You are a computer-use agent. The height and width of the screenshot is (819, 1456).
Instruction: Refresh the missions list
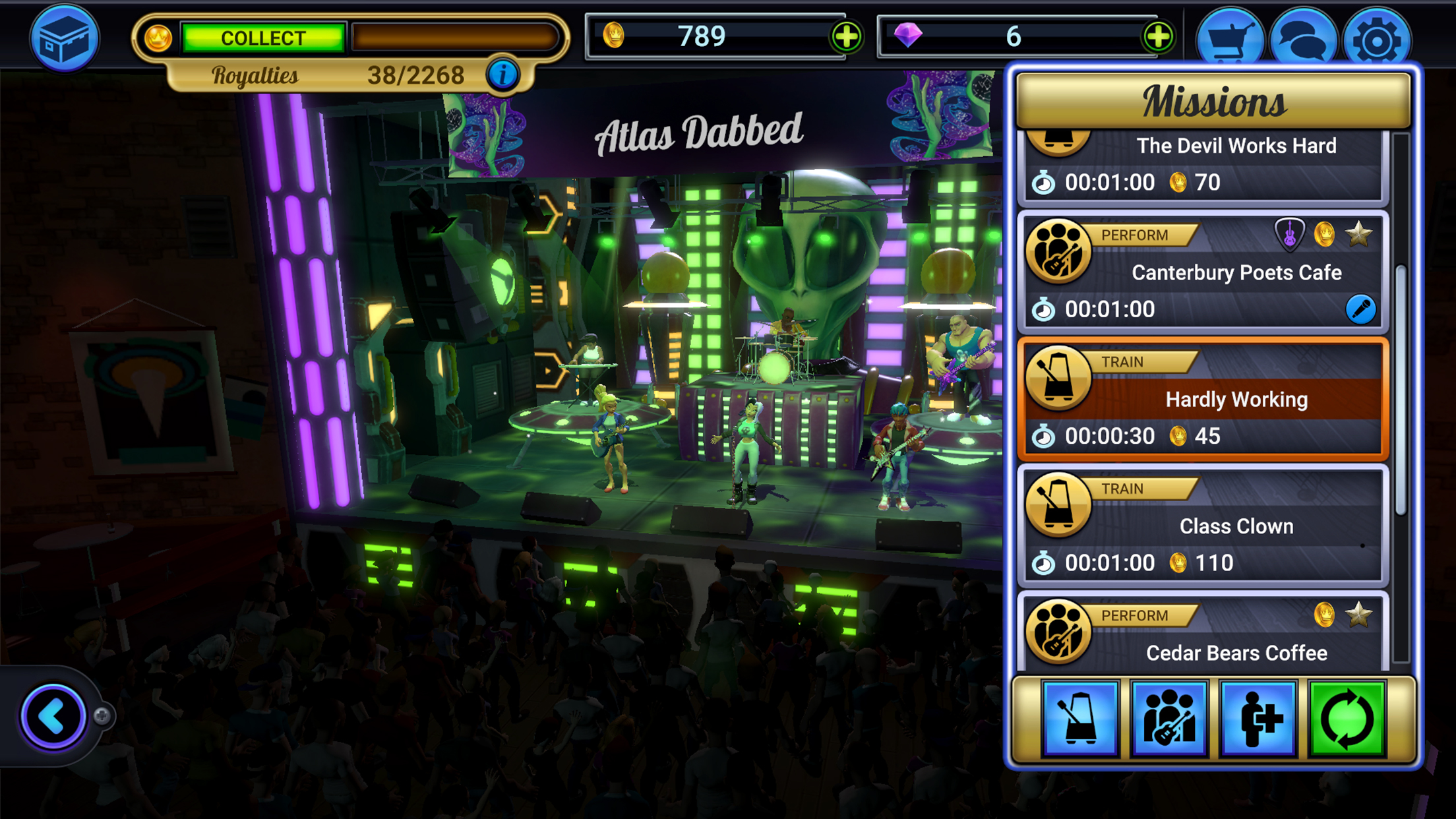tap(1347, 718)
